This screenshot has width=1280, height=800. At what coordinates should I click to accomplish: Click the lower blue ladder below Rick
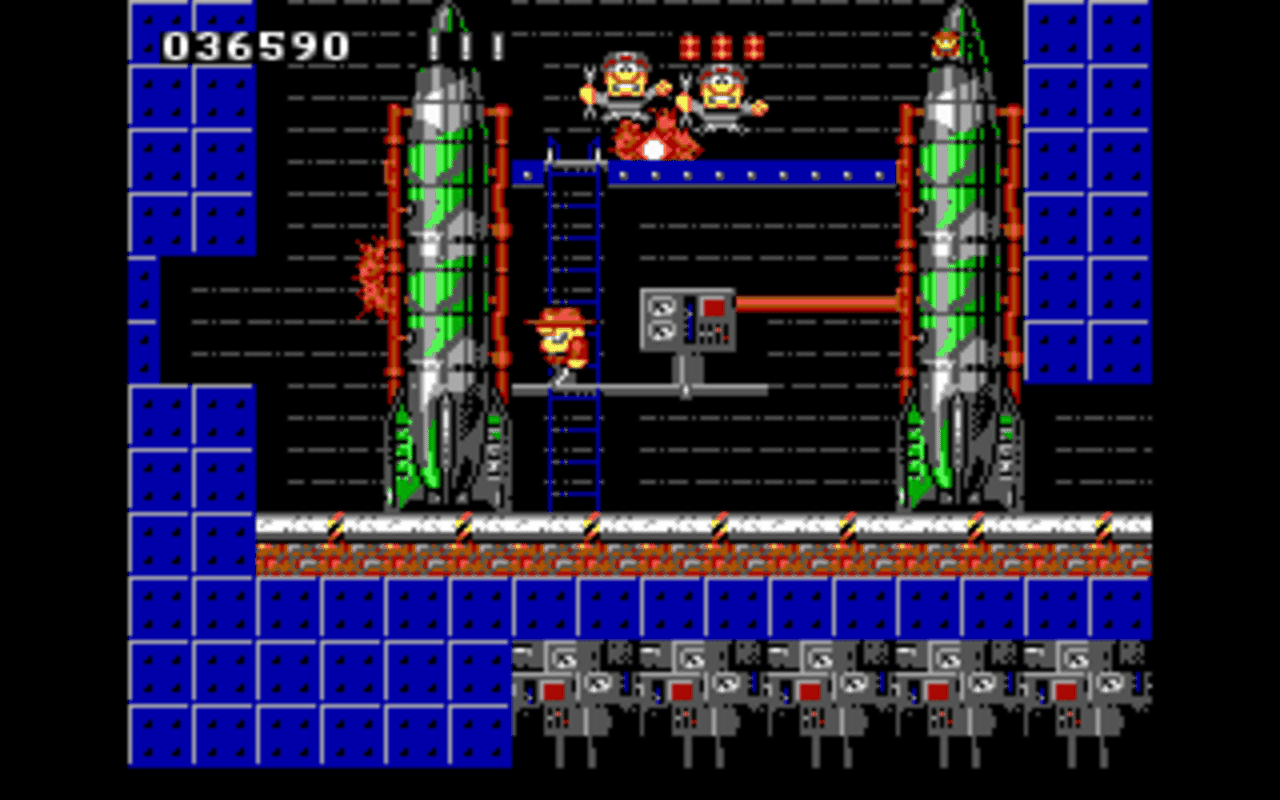tap(571, 450)
